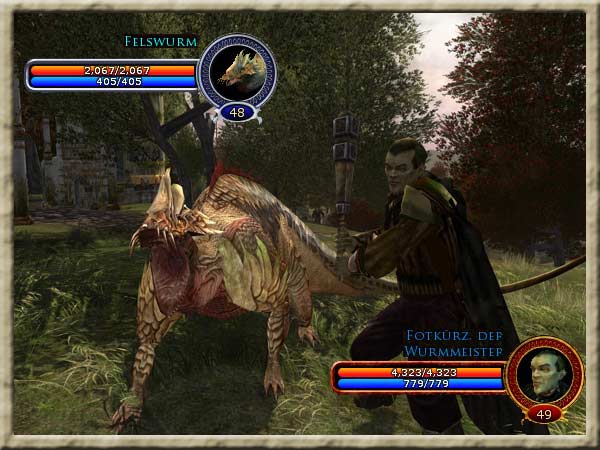The width and height of the screenshot is (600, 450).
Task: Select the Felswurm dragon portrait
Action: (x=237, y=71)
